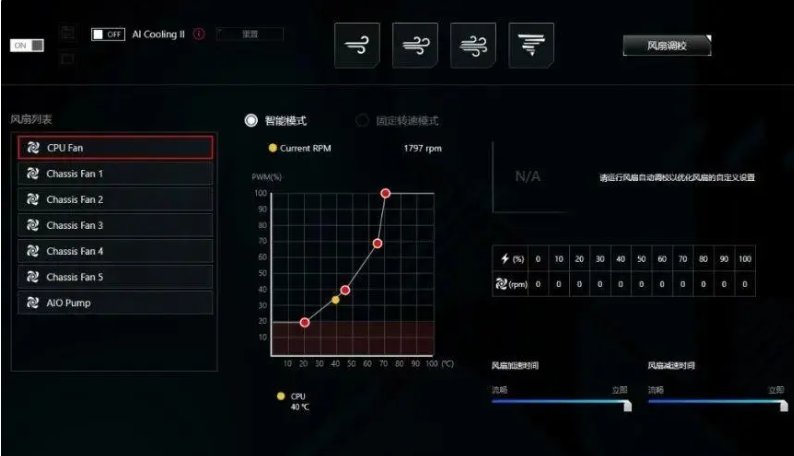Viewport: 794px width, 456px height.
Task: Choose Chassis Fan 1 from the list
Action: (115, 173)
